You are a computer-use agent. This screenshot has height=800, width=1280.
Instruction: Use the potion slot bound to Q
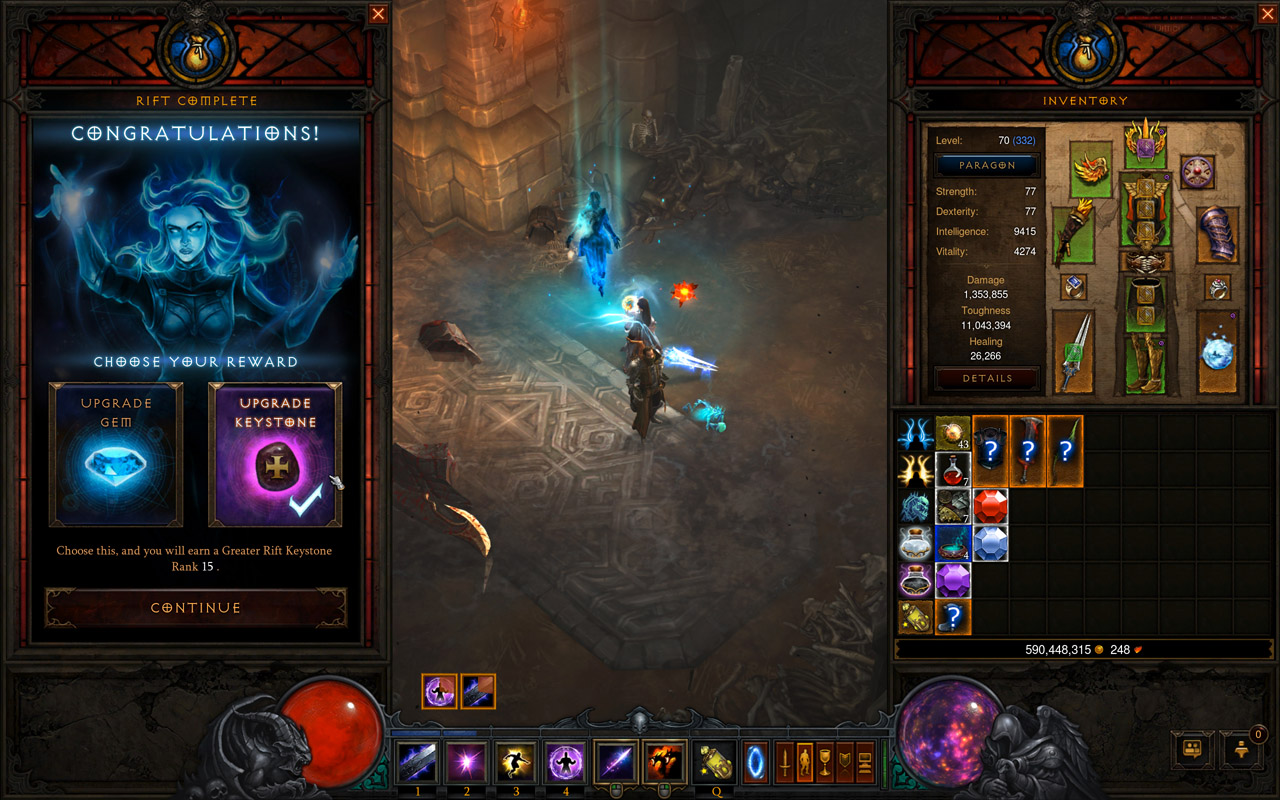coord(714,763)
